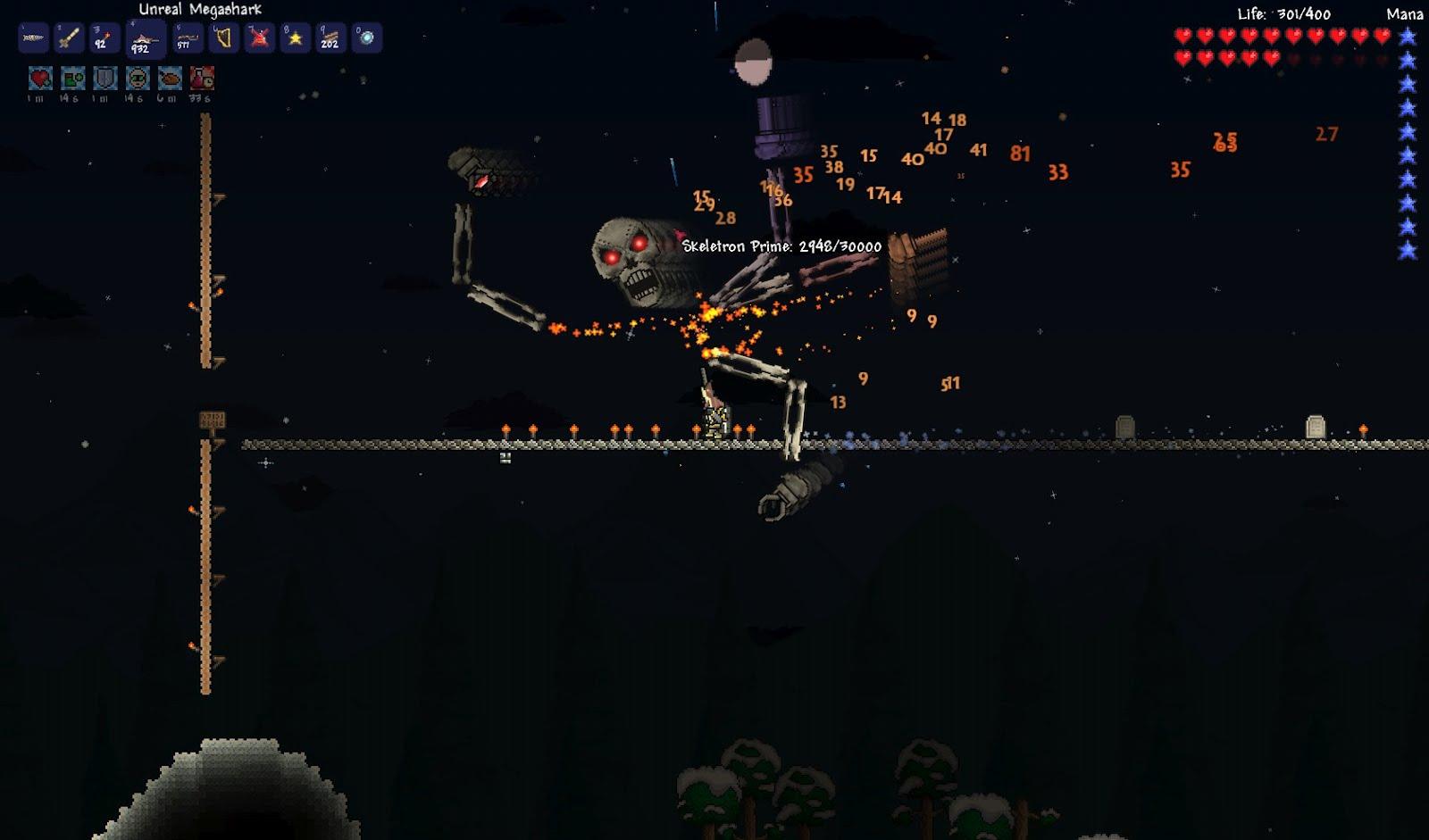Click the green boot Swiftness buff icon
This screenshot has width=1429, height=840.
click(x=72, y=79)
